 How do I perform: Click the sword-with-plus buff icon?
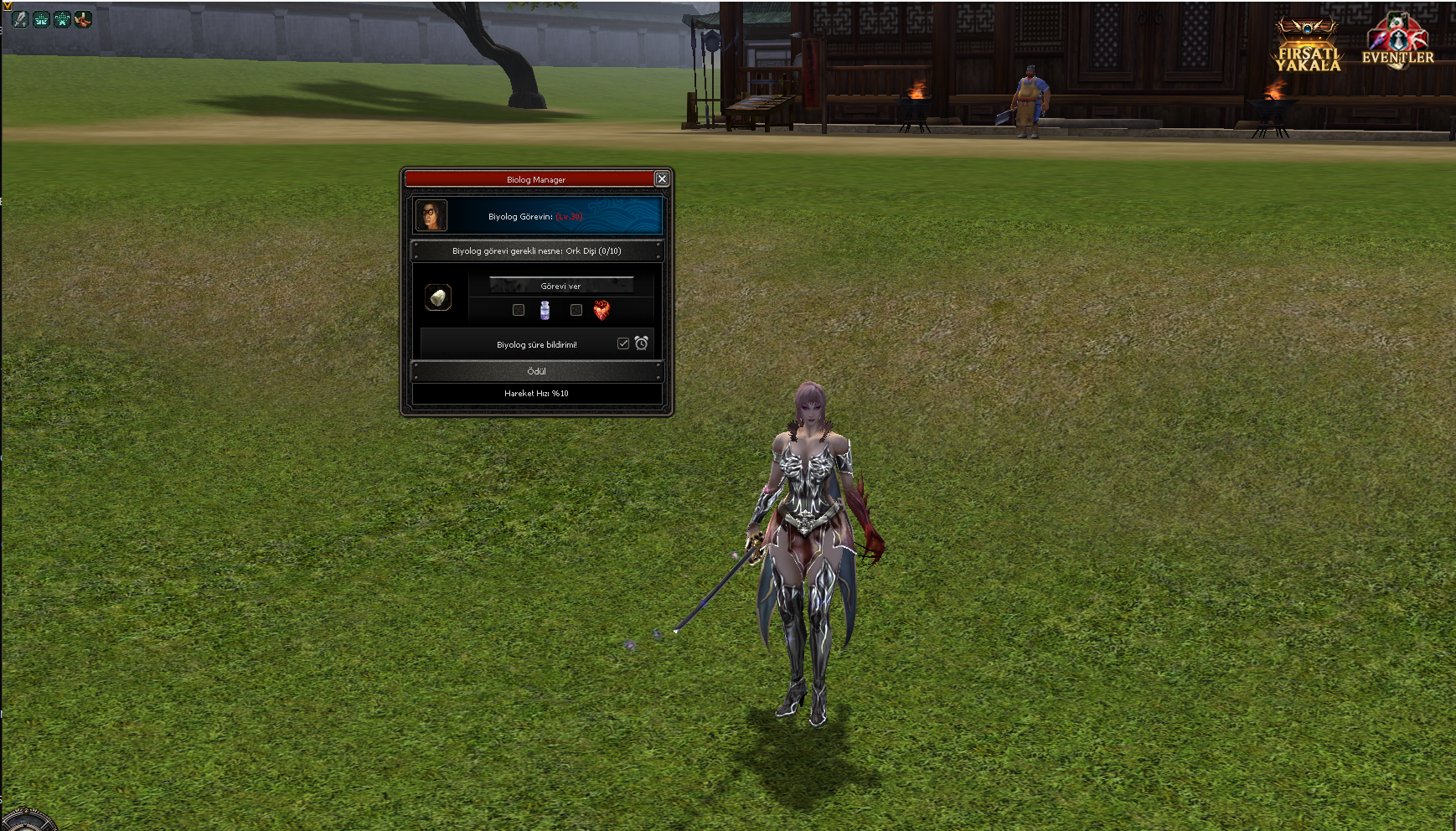click(20, 19)
